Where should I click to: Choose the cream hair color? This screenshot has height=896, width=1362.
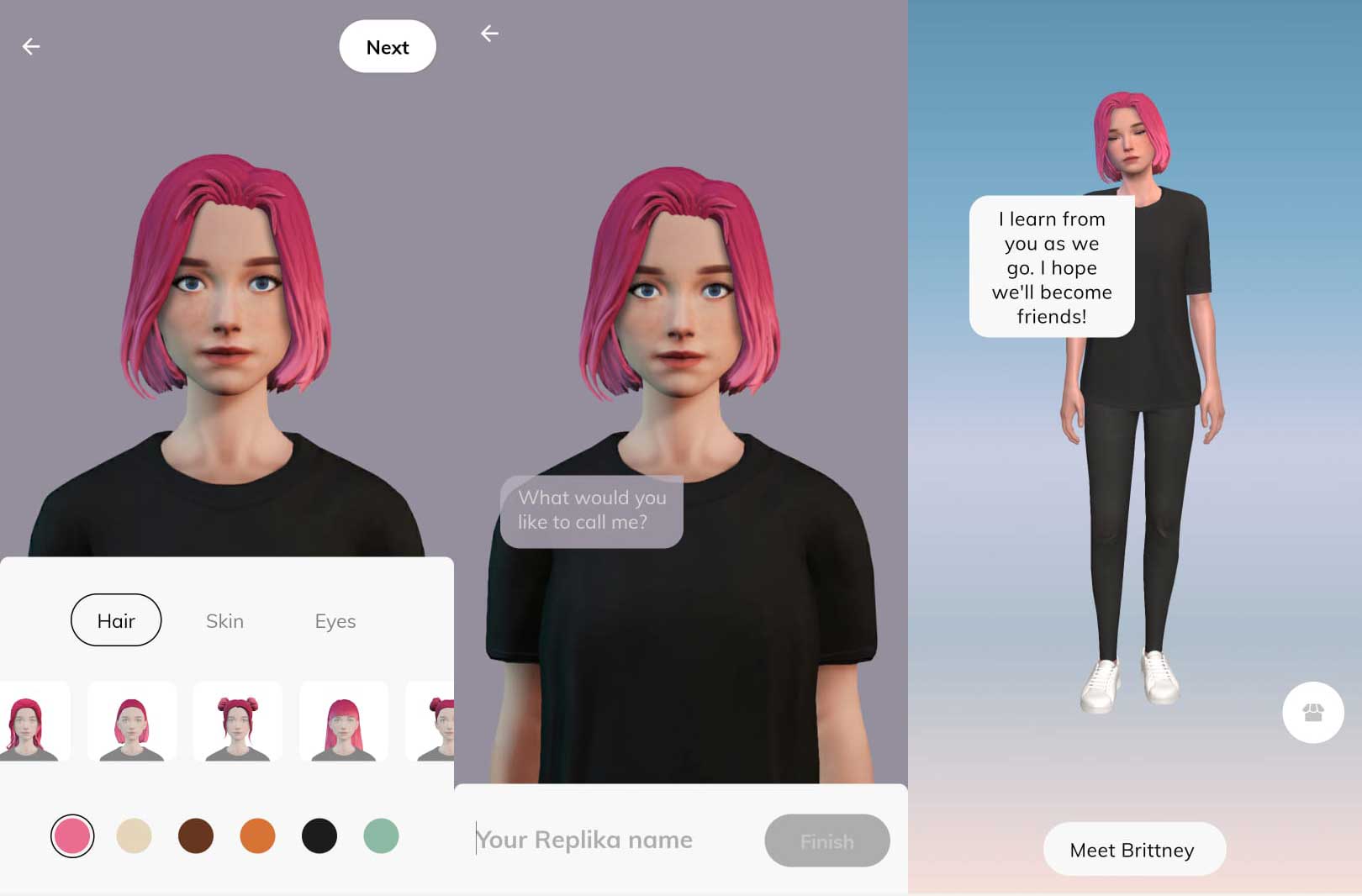(x=135, y=837)
